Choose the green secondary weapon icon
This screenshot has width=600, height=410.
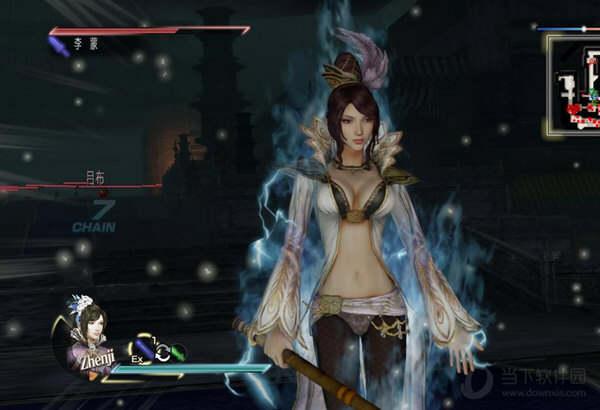pos(176,351)
